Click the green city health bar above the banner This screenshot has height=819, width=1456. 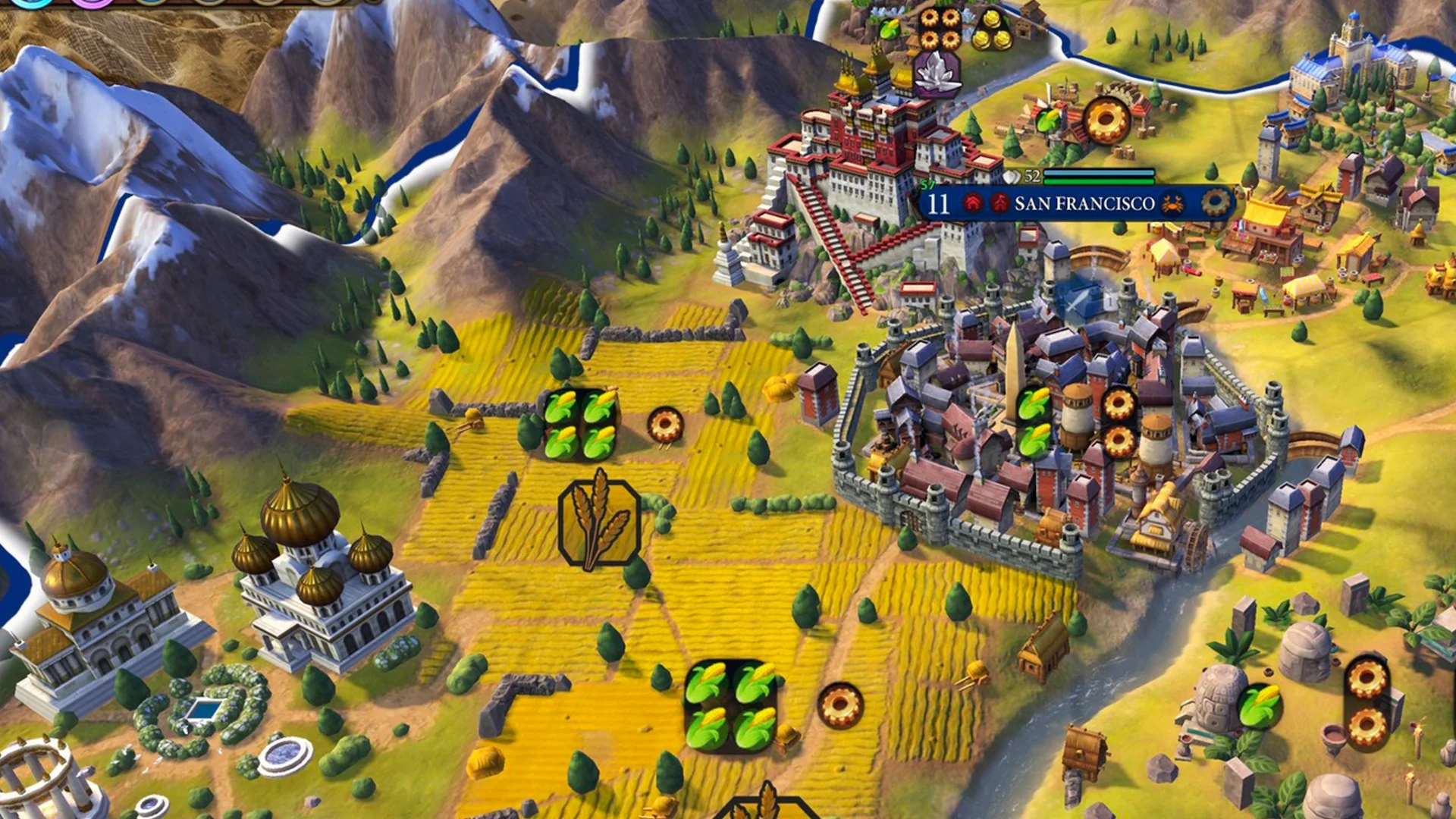coord(1099,182)
